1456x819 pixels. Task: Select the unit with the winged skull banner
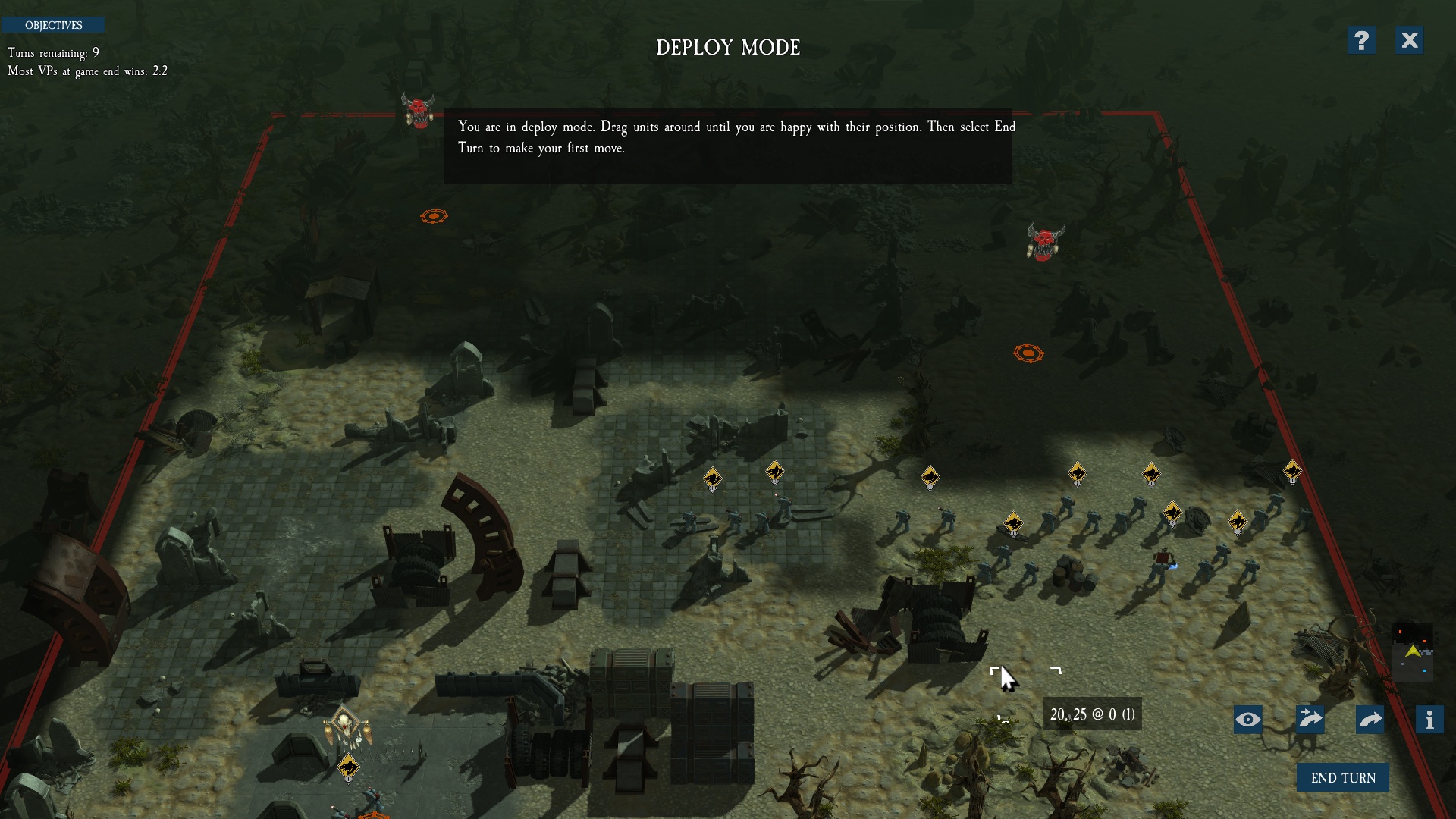346,726
